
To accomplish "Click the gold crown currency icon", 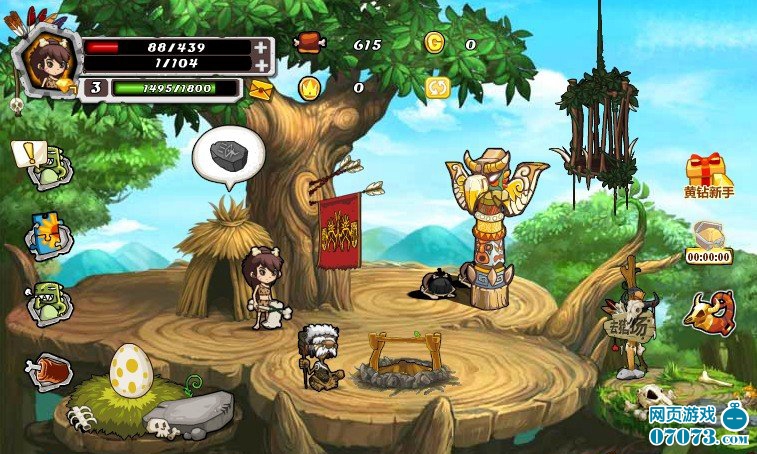I will [x=309, y=88].
